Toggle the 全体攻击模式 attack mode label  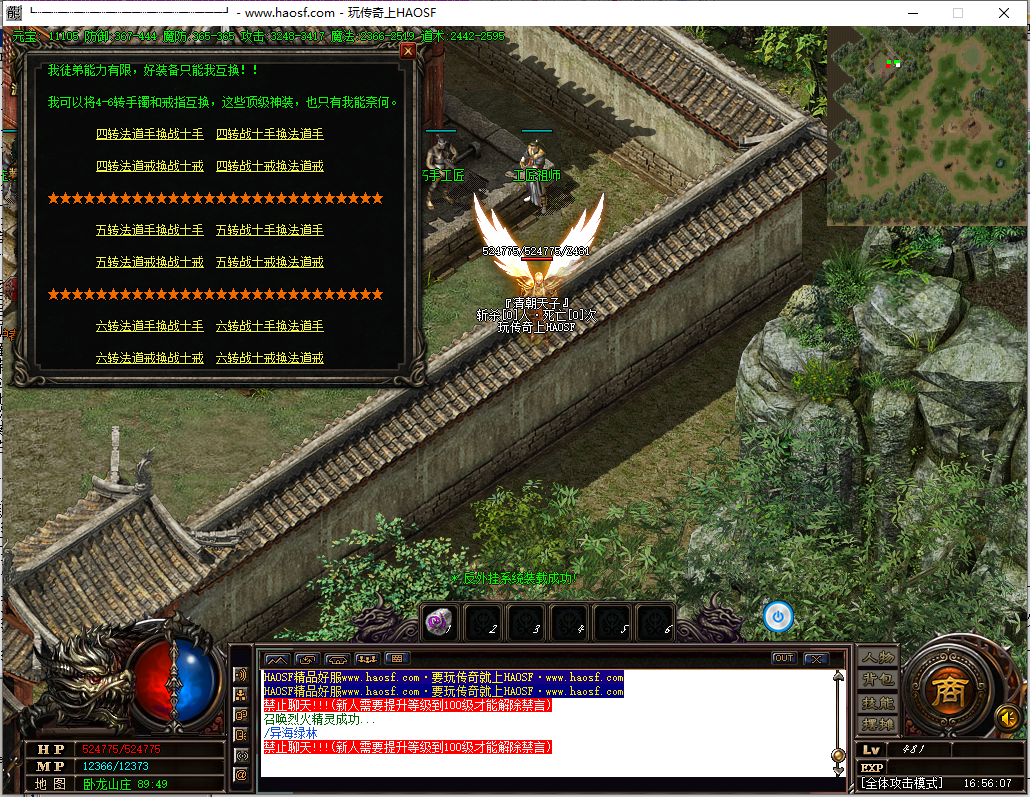click(902, 783)
